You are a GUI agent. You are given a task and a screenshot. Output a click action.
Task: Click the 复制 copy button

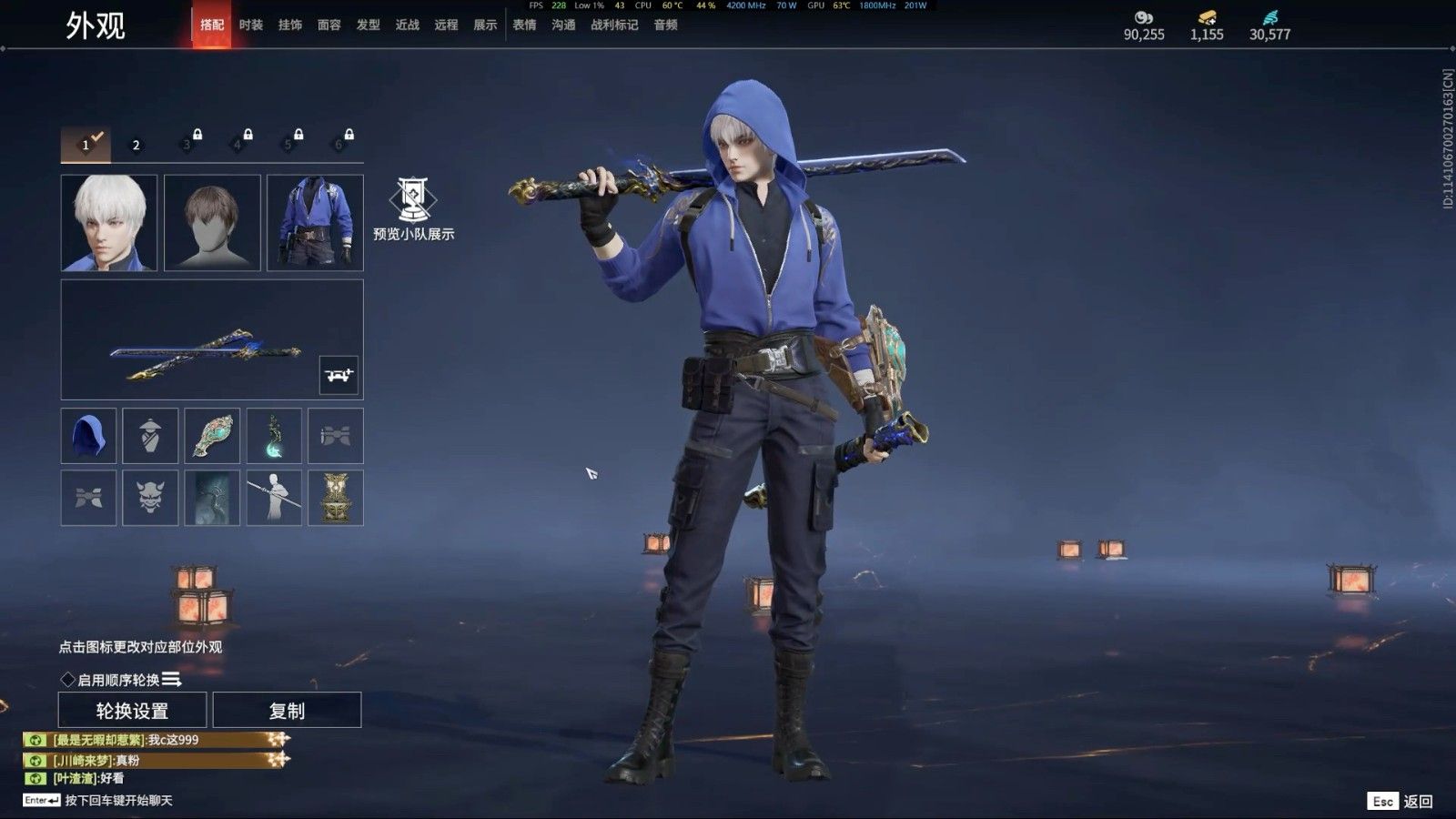click(x=288, y=708)
